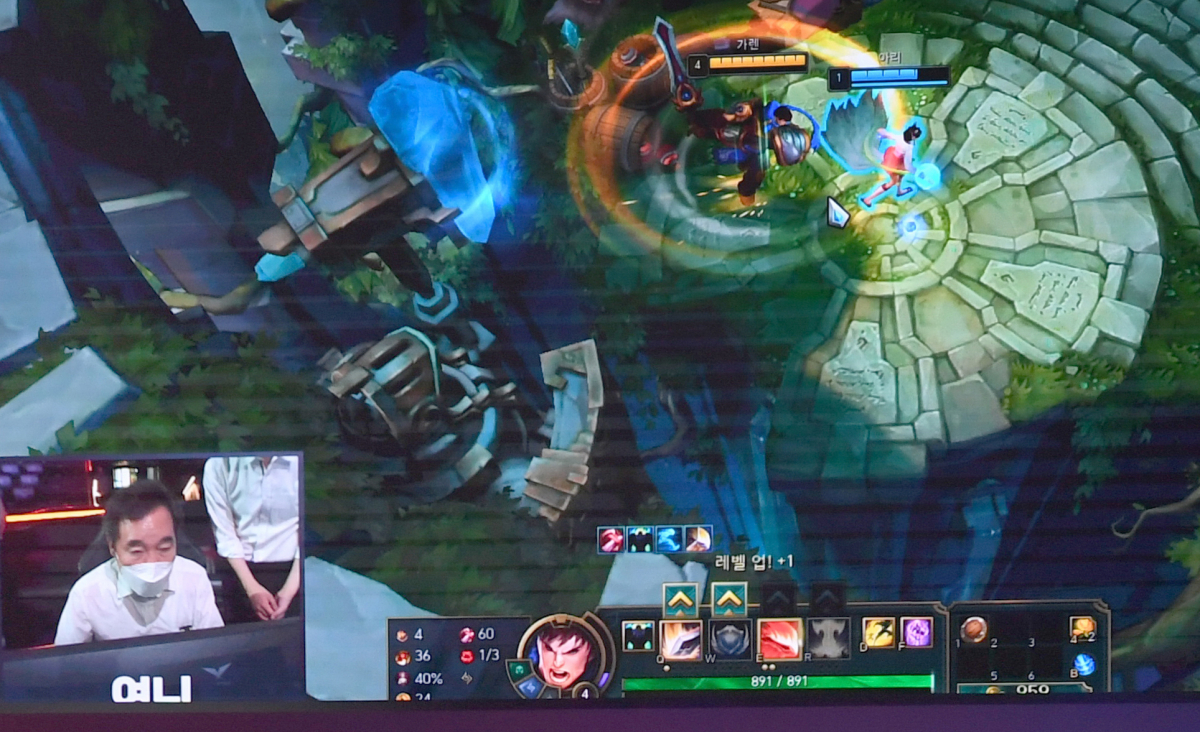Activate Garen's Q Decisive Strike ability
Screen dimensions: 1200x732
pos(681,639)
